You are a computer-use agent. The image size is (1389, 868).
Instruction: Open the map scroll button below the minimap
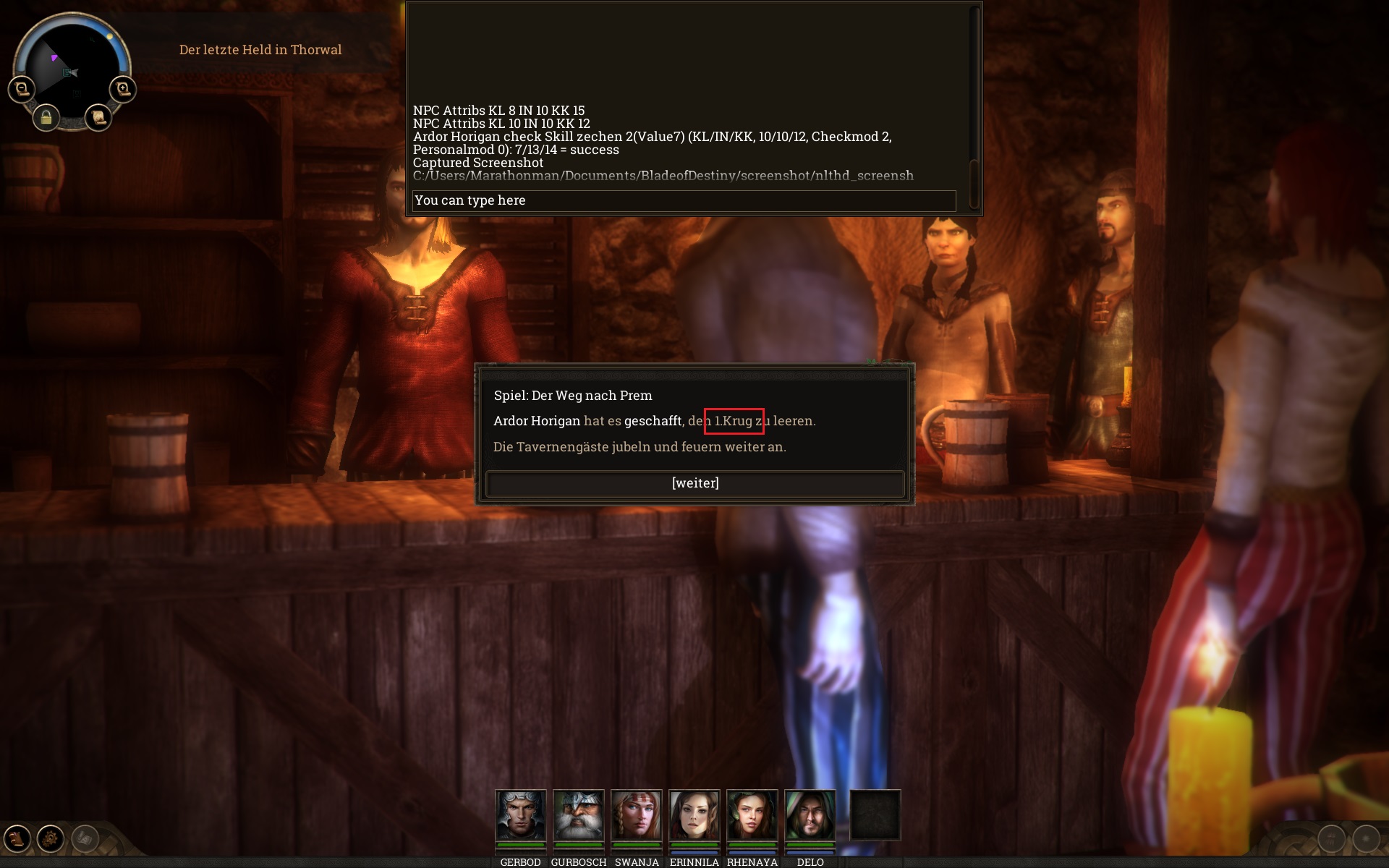(98, 117)
